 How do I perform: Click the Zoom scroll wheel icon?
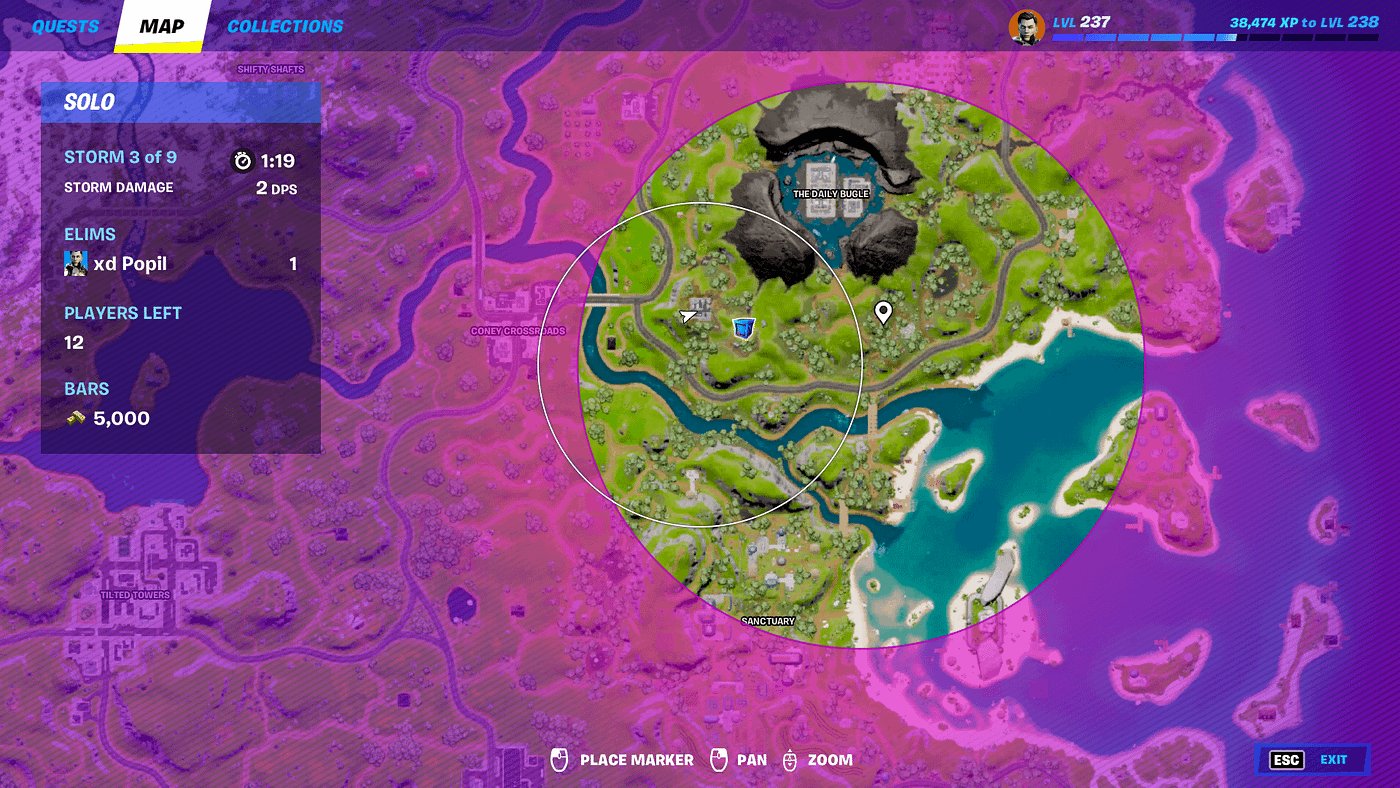791,760
